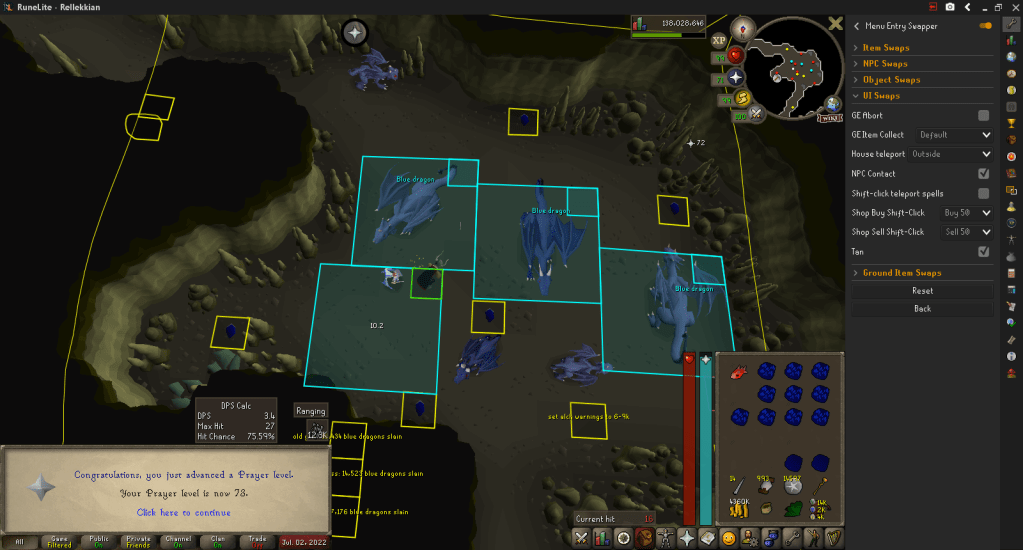1023x550 pixels.
Task: Click the minimap compass
Action: tap(742, 28)
